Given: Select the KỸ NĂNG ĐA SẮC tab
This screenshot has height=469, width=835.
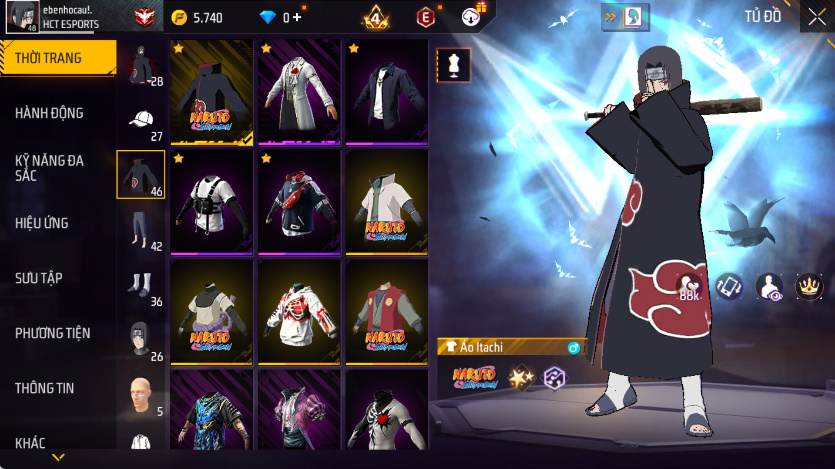Looking at the screenshot, I should point(50,167).
